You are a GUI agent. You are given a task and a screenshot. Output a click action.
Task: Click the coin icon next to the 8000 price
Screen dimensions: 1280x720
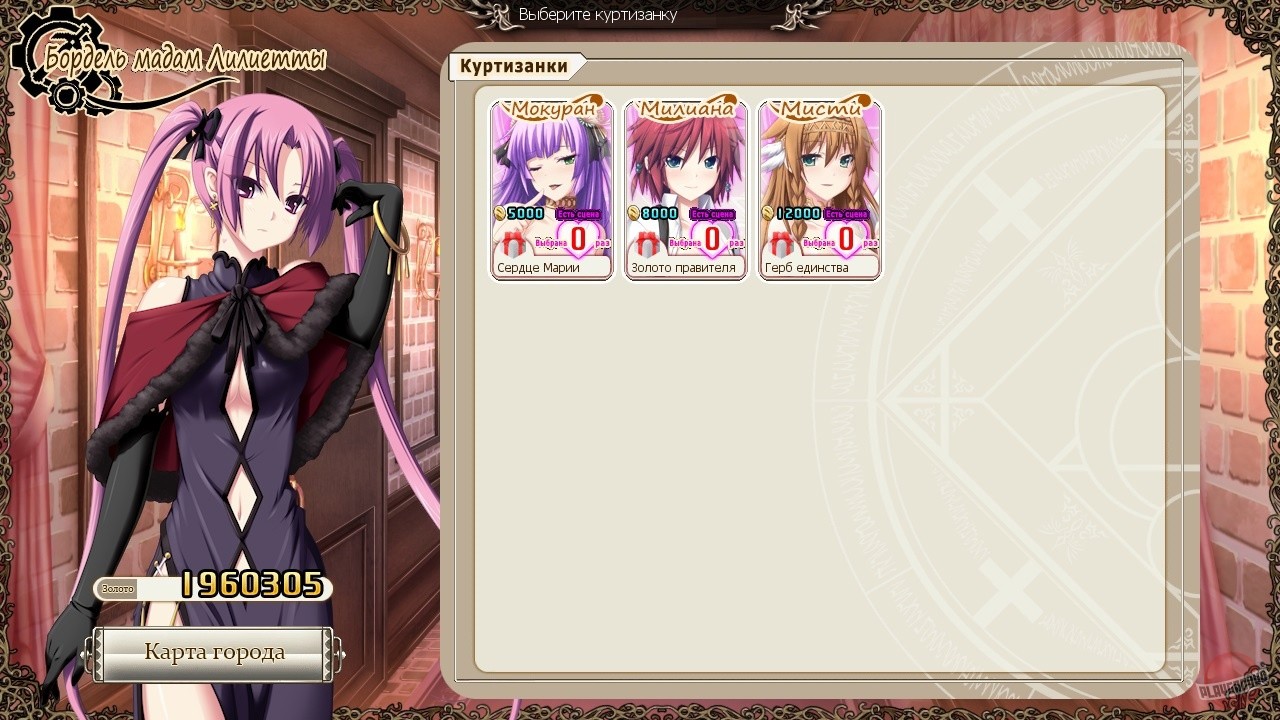point(631,213)
